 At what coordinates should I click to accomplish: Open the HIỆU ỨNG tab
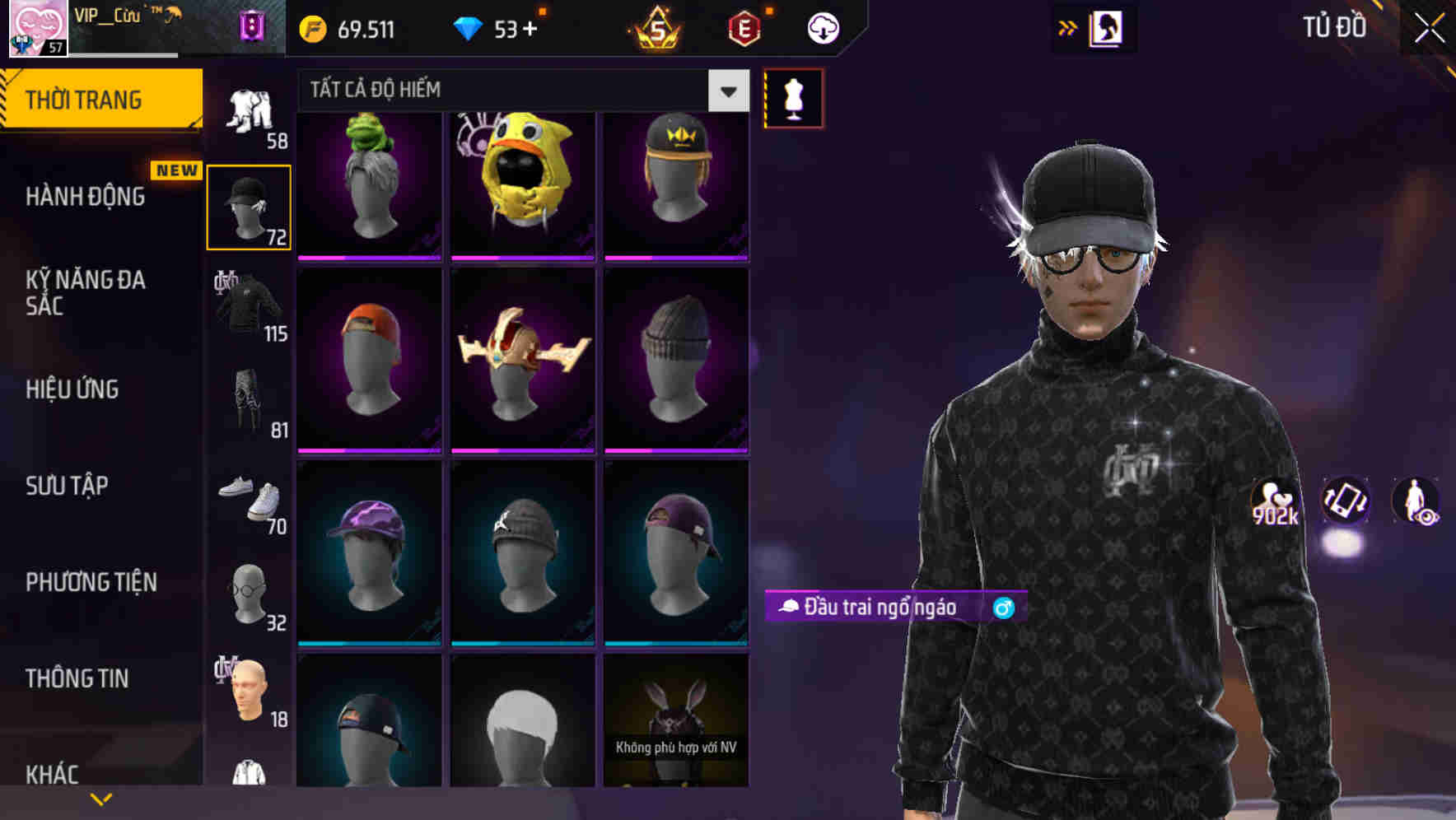tap(72, 389)
